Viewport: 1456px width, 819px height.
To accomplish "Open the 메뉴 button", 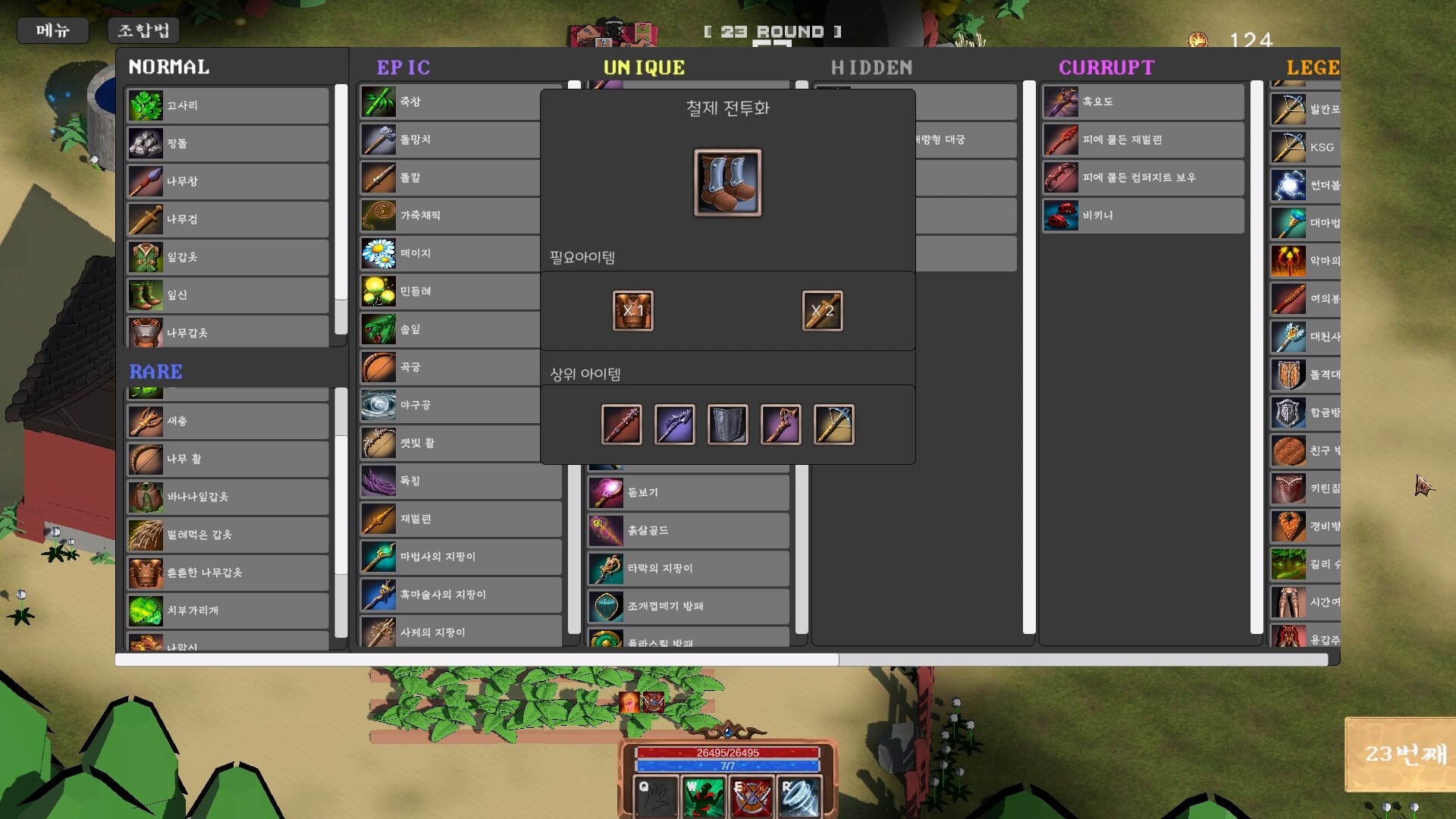I will coord(52,30).
